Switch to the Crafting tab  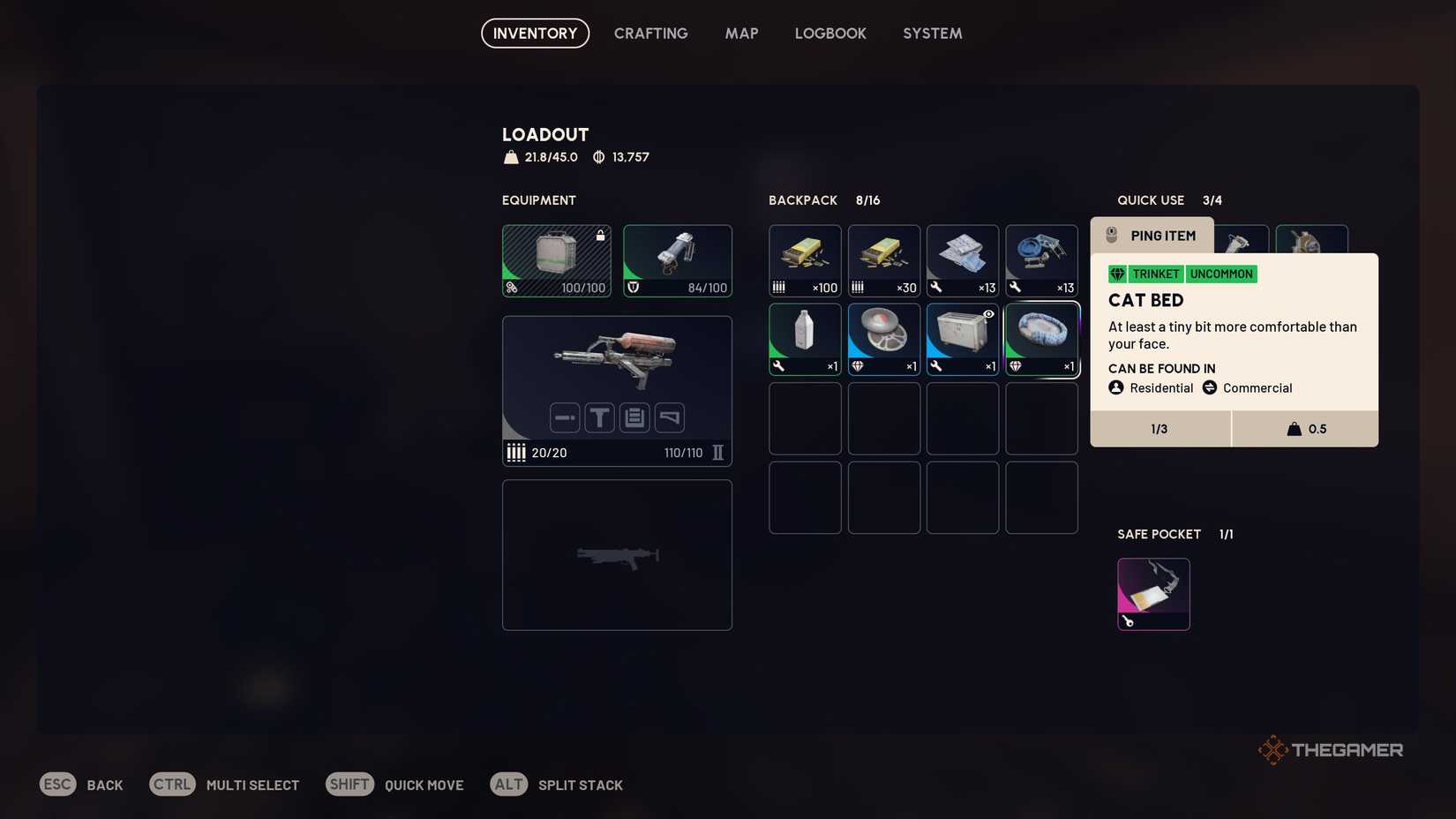tap(650, 33)
